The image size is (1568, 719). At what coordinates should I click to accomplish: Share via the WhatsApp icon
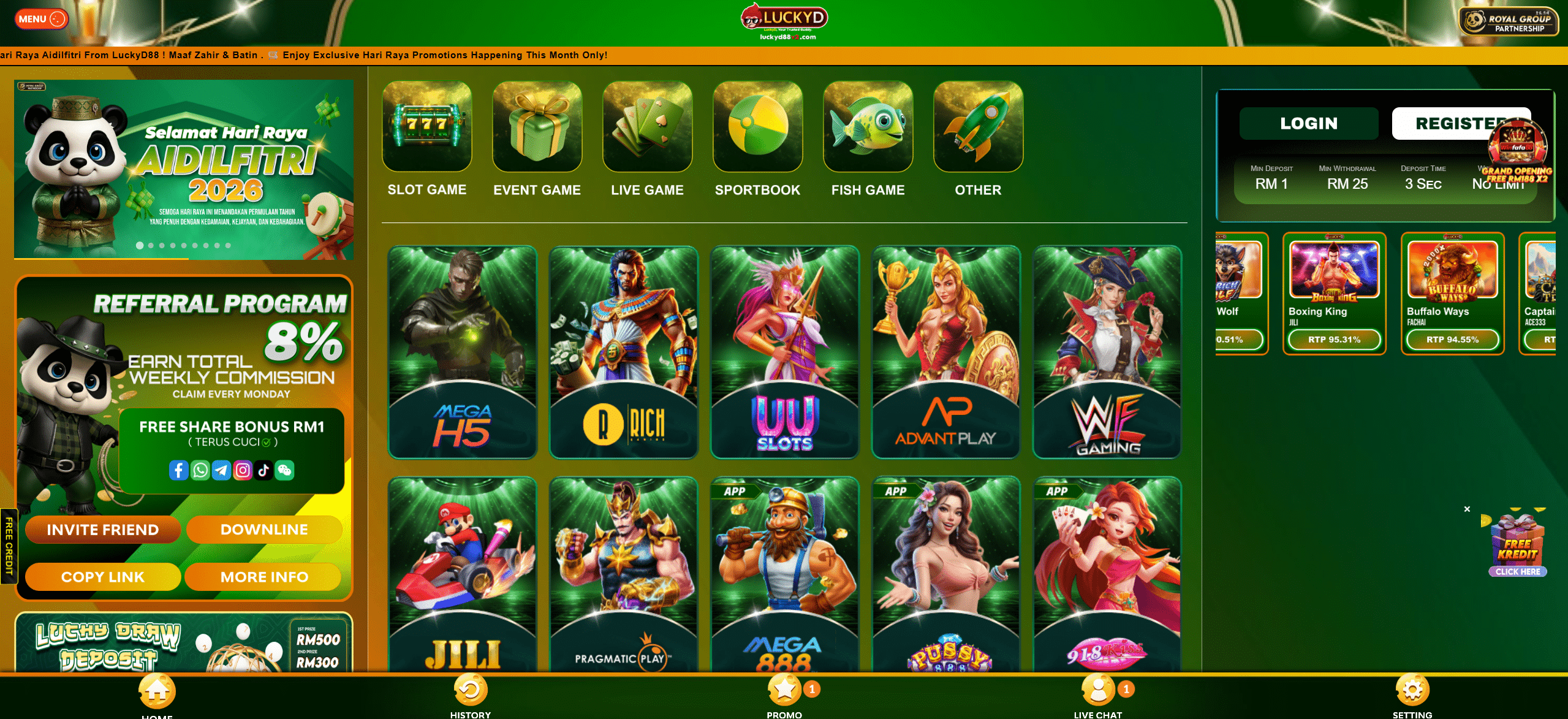pyautogui.click(x=200, y=471)
